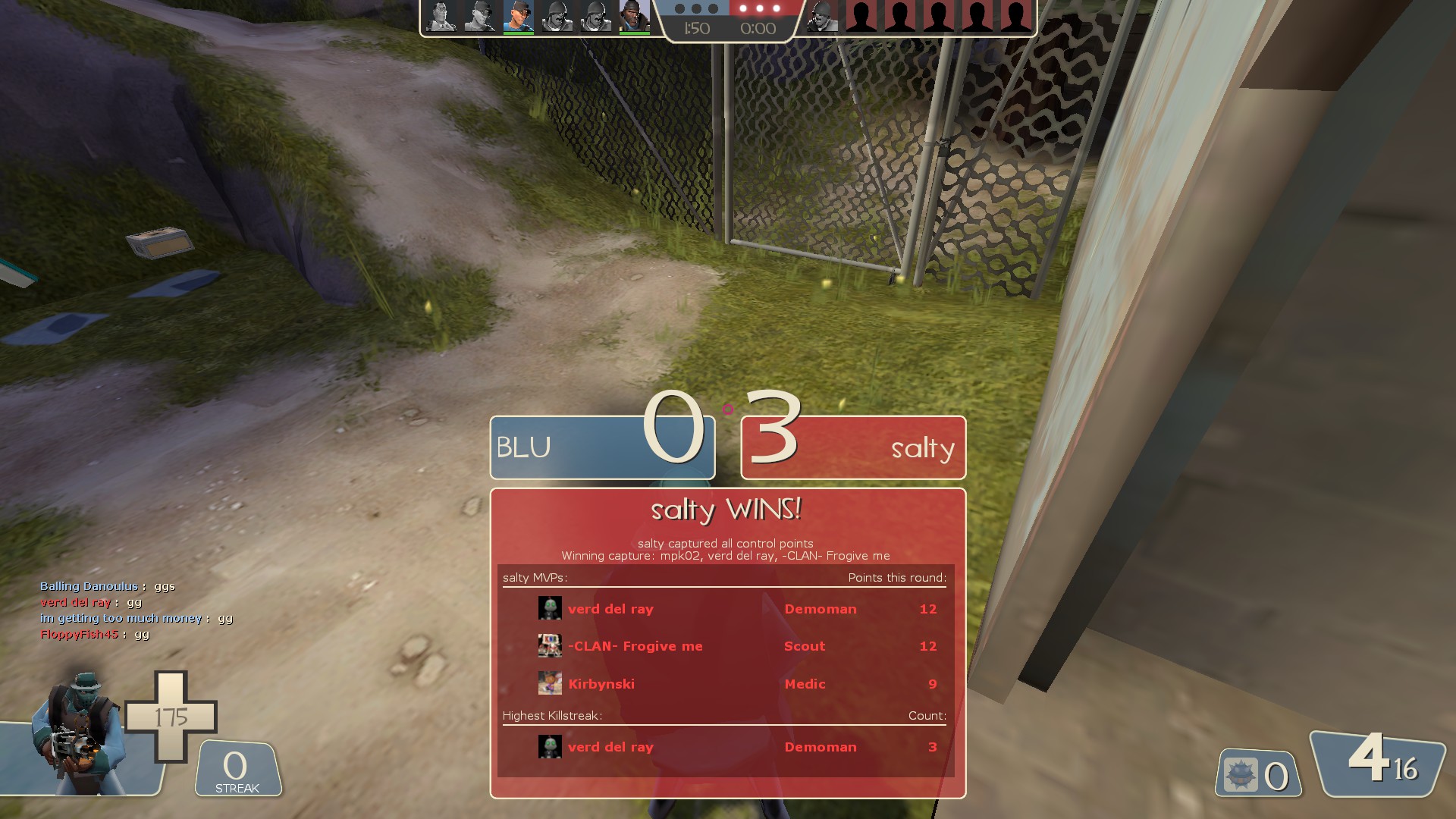Viewport: 1456px width, 819px height.
Task: Click the BLU team panel
Action: [602, 447]
